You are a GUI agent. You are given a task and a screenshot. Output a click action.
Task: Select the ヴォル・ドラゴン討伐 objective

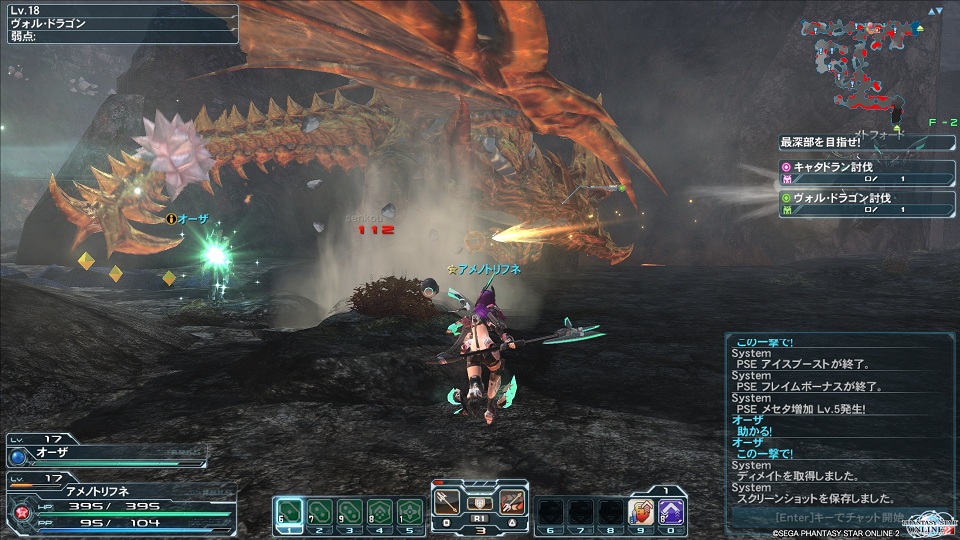[866, 203]
